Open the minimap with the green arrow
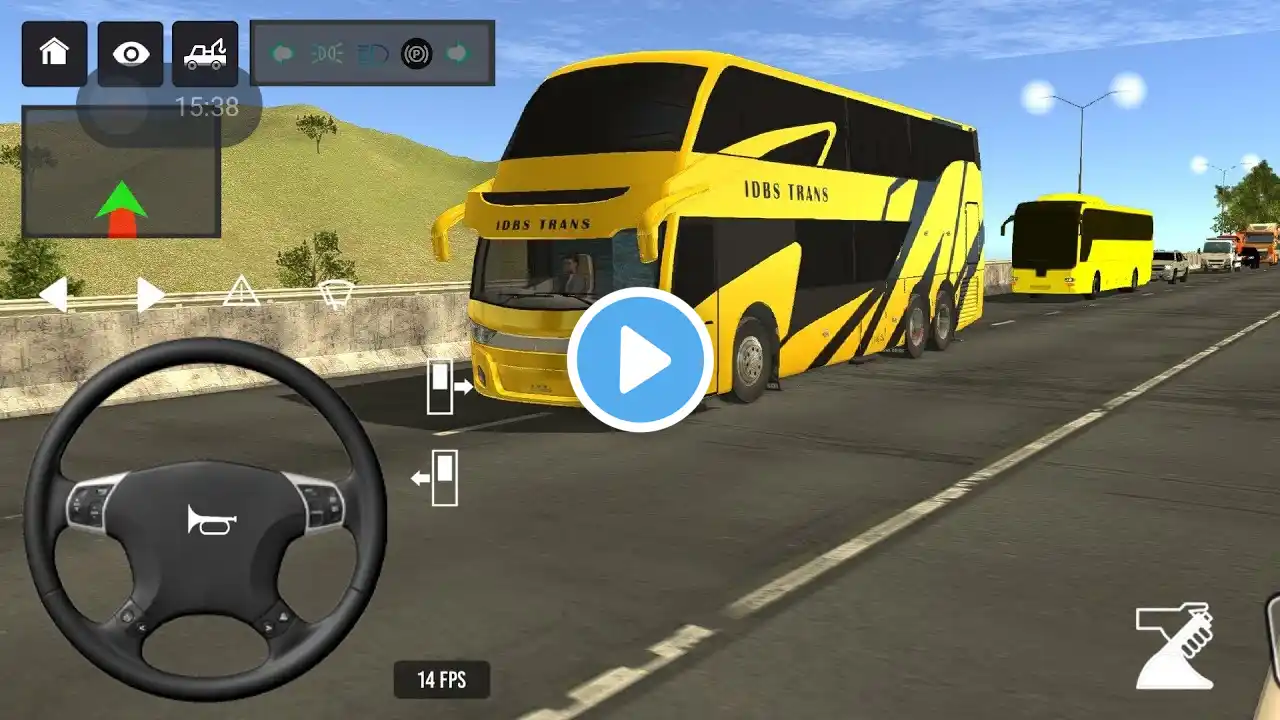1280x720 pixels. [x=121, y=172]
